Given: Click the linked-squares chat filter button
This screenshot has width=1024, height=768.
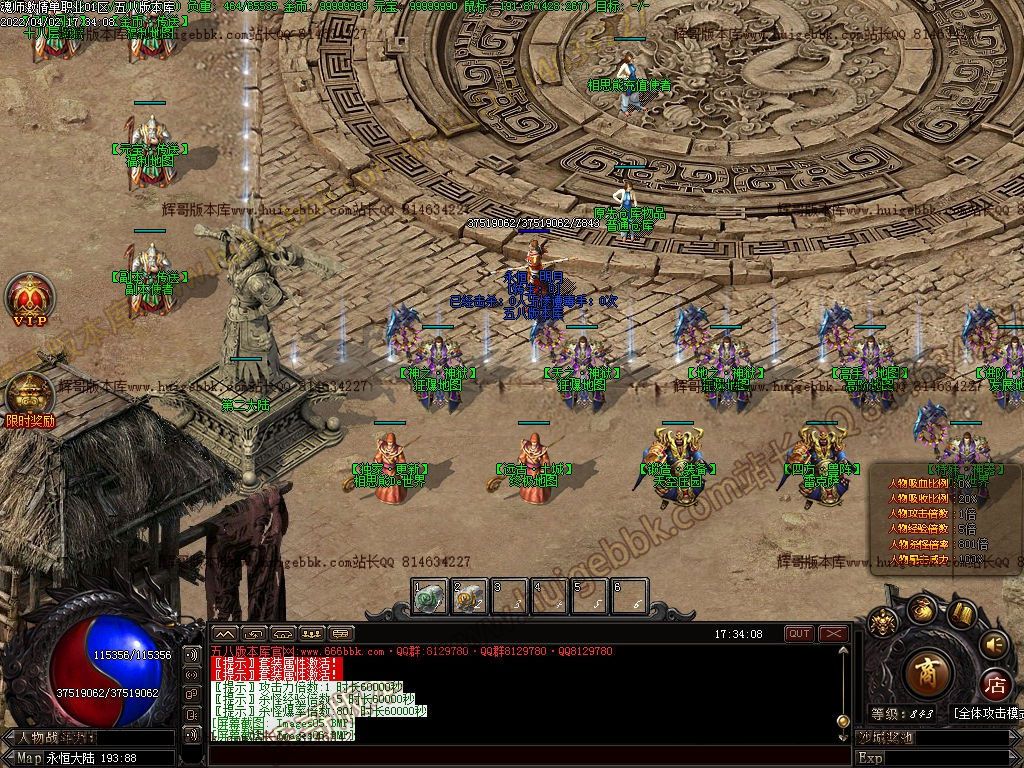Looking at the screenshot, I should (193, 693).
